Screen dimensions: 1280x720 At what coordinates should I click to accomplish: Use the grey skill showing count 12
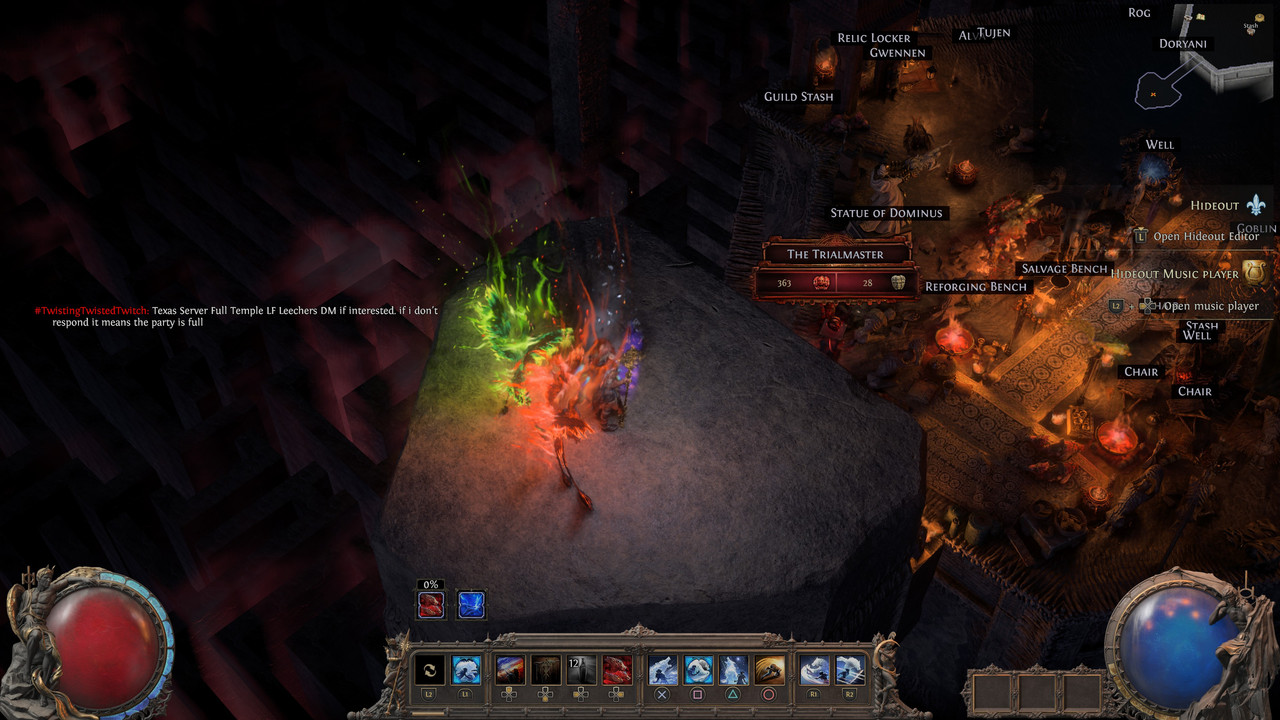click(x=581, y=670)
